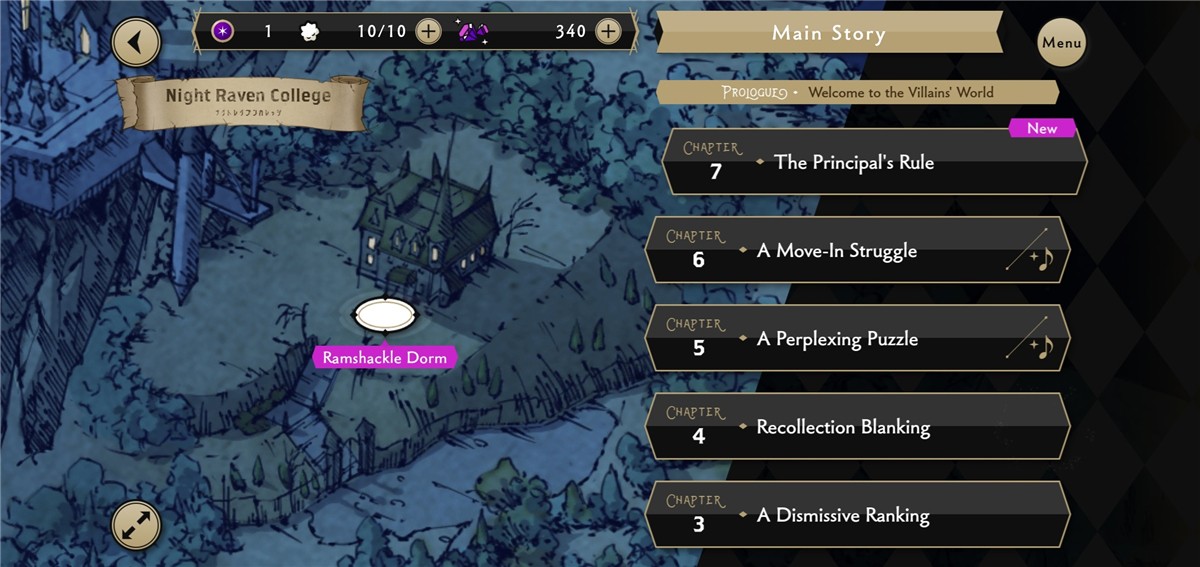Image resolution: width=1200 pixels, height=567 pixels.
Task: Select Chapter 7 The Principal's Rule
Action: click(x=873, y=162)
